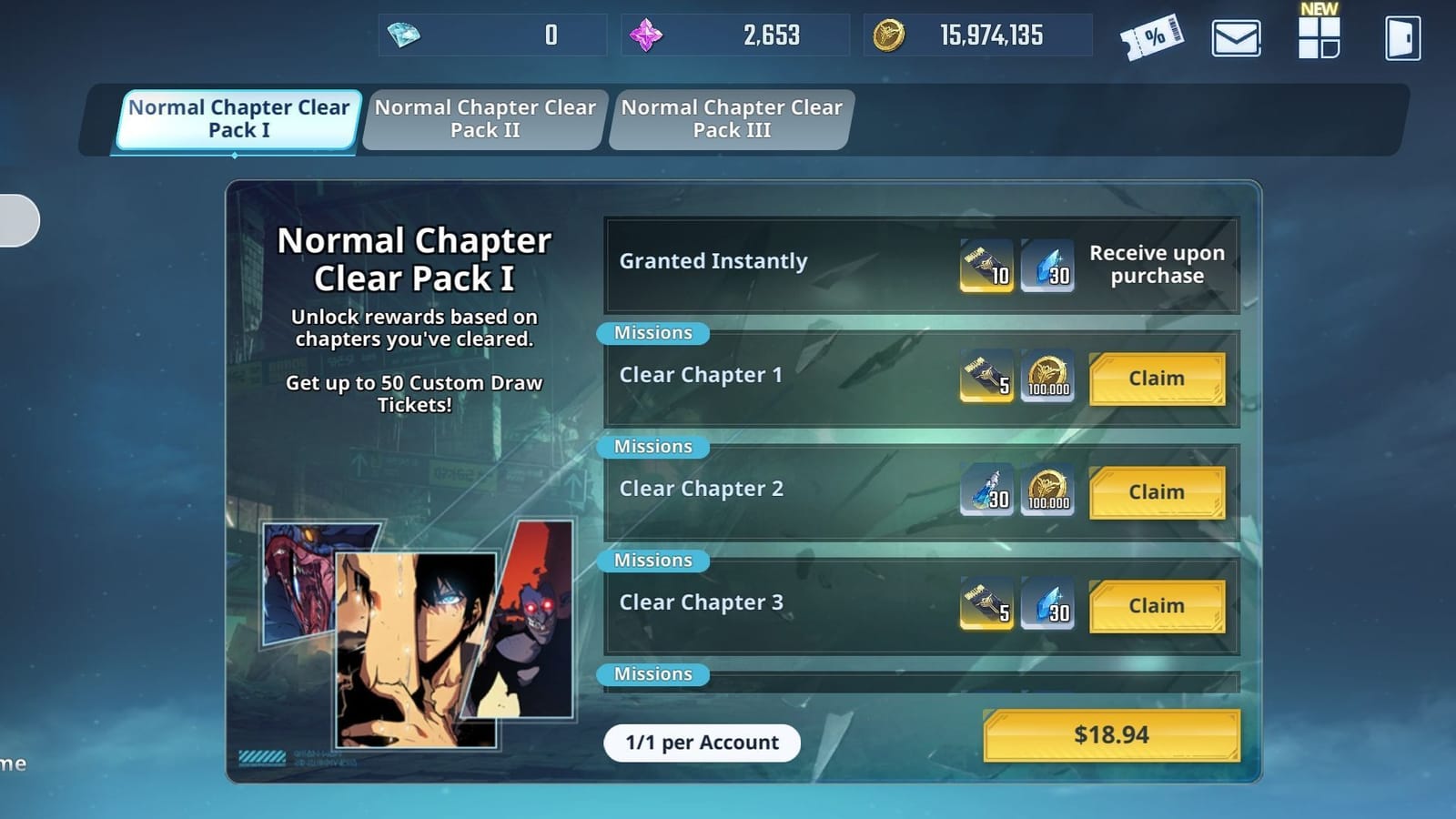This screenshot has width=1456, height=819.
Task: Click the 100,000 gold reward in Clear Chapter 1
Action: pyautogui.click(x=1048, y=378)
